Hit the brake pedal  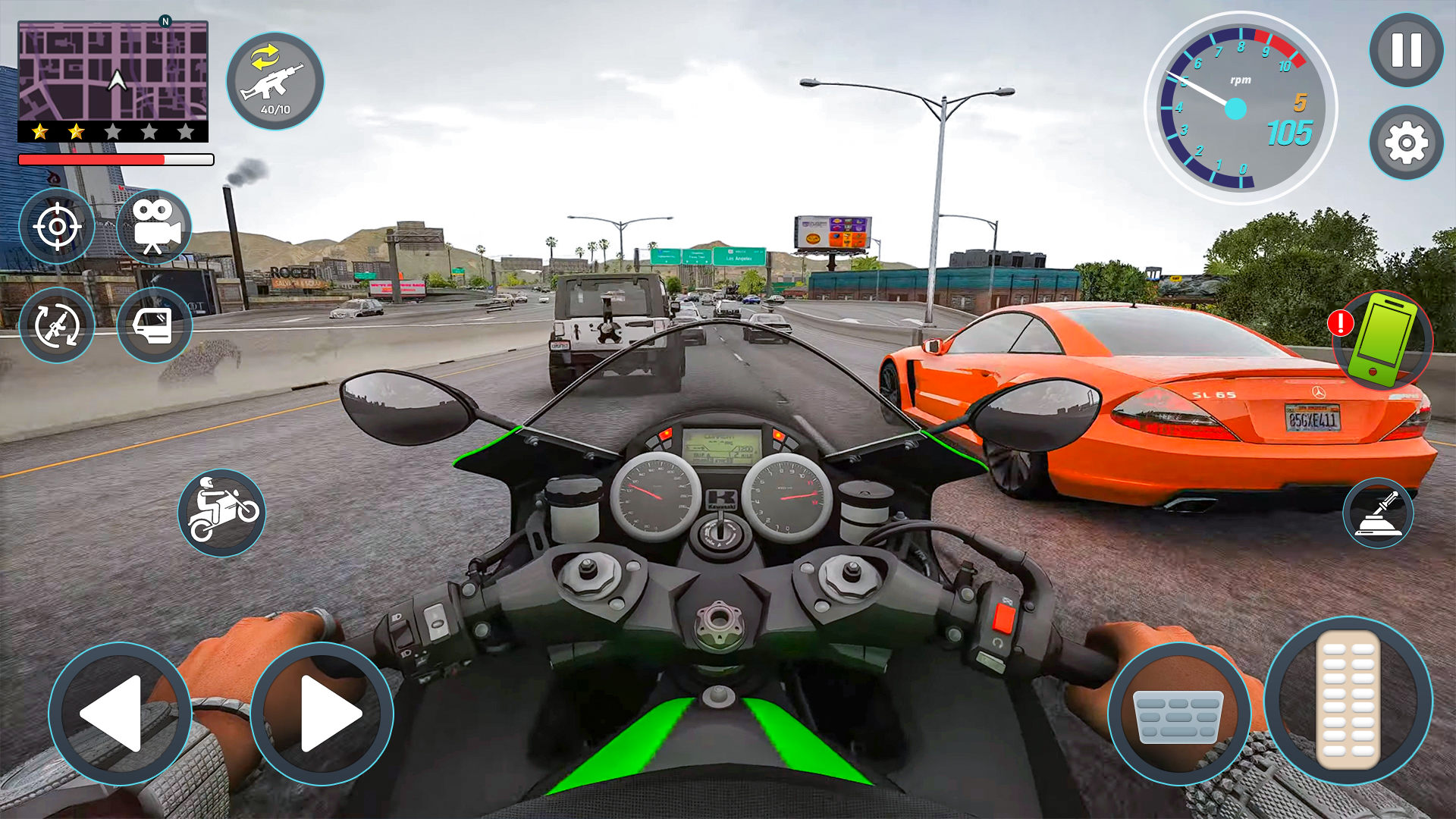pos(1179,714)
